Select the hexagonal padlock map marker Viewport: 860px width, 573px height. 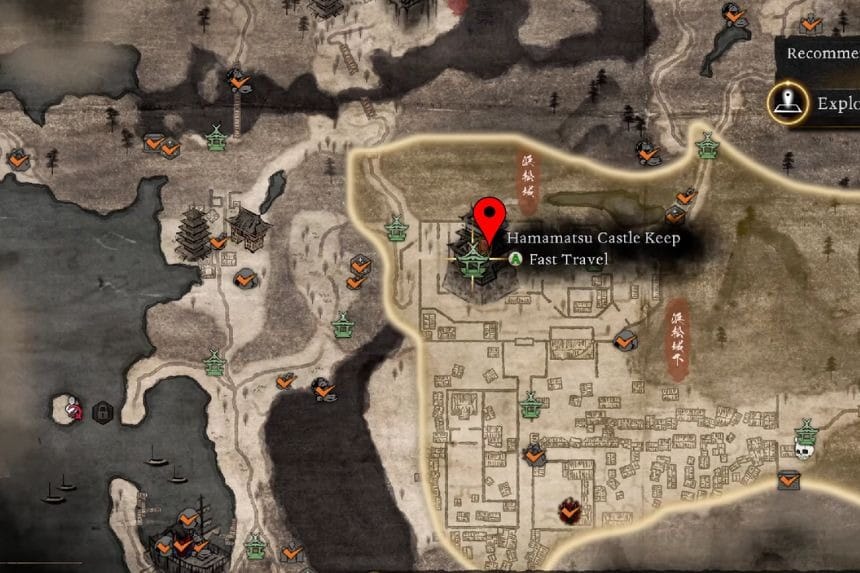point(101,411)
